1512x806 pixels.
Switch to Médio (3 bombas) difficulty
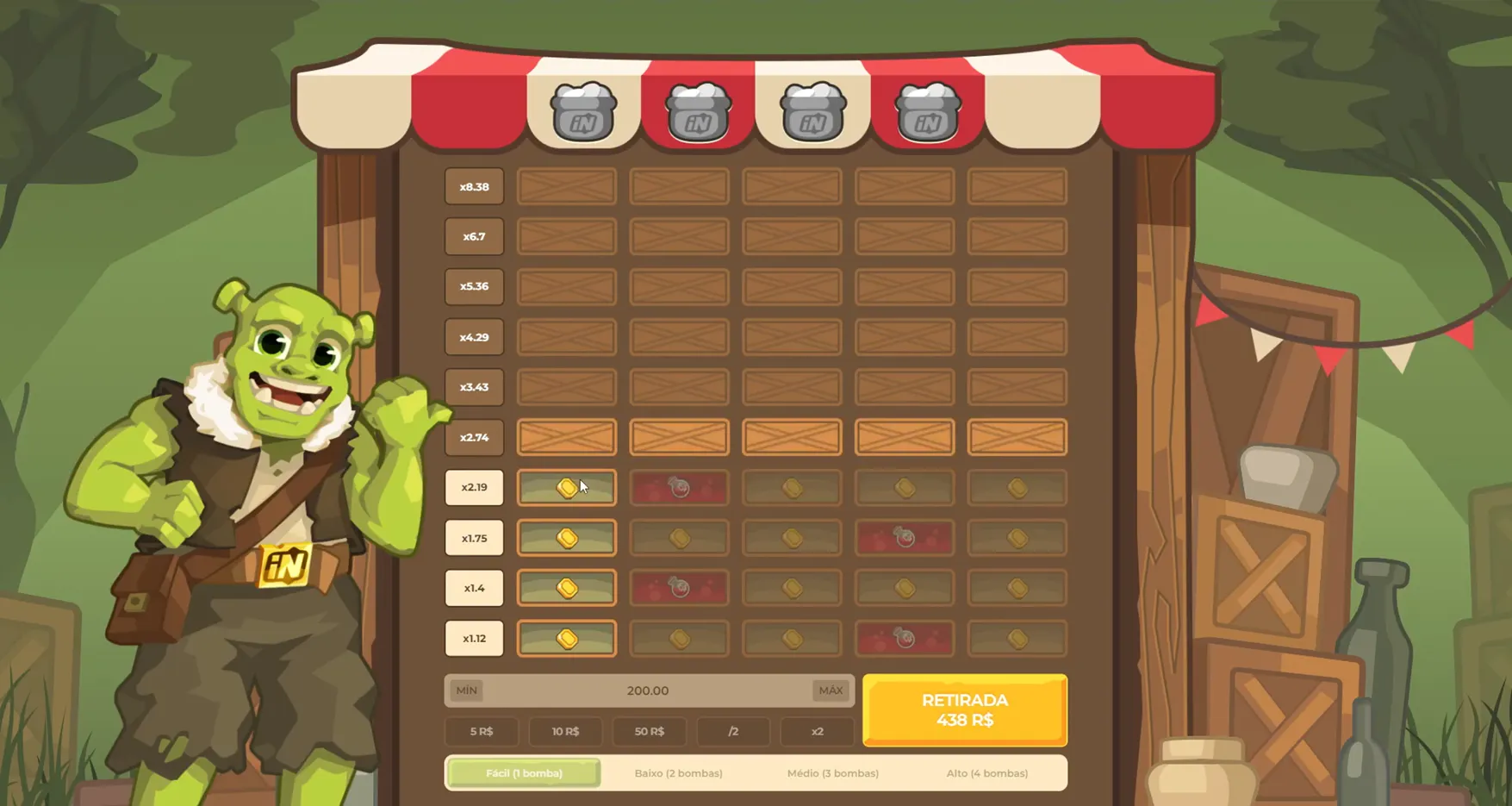(833, 773)
